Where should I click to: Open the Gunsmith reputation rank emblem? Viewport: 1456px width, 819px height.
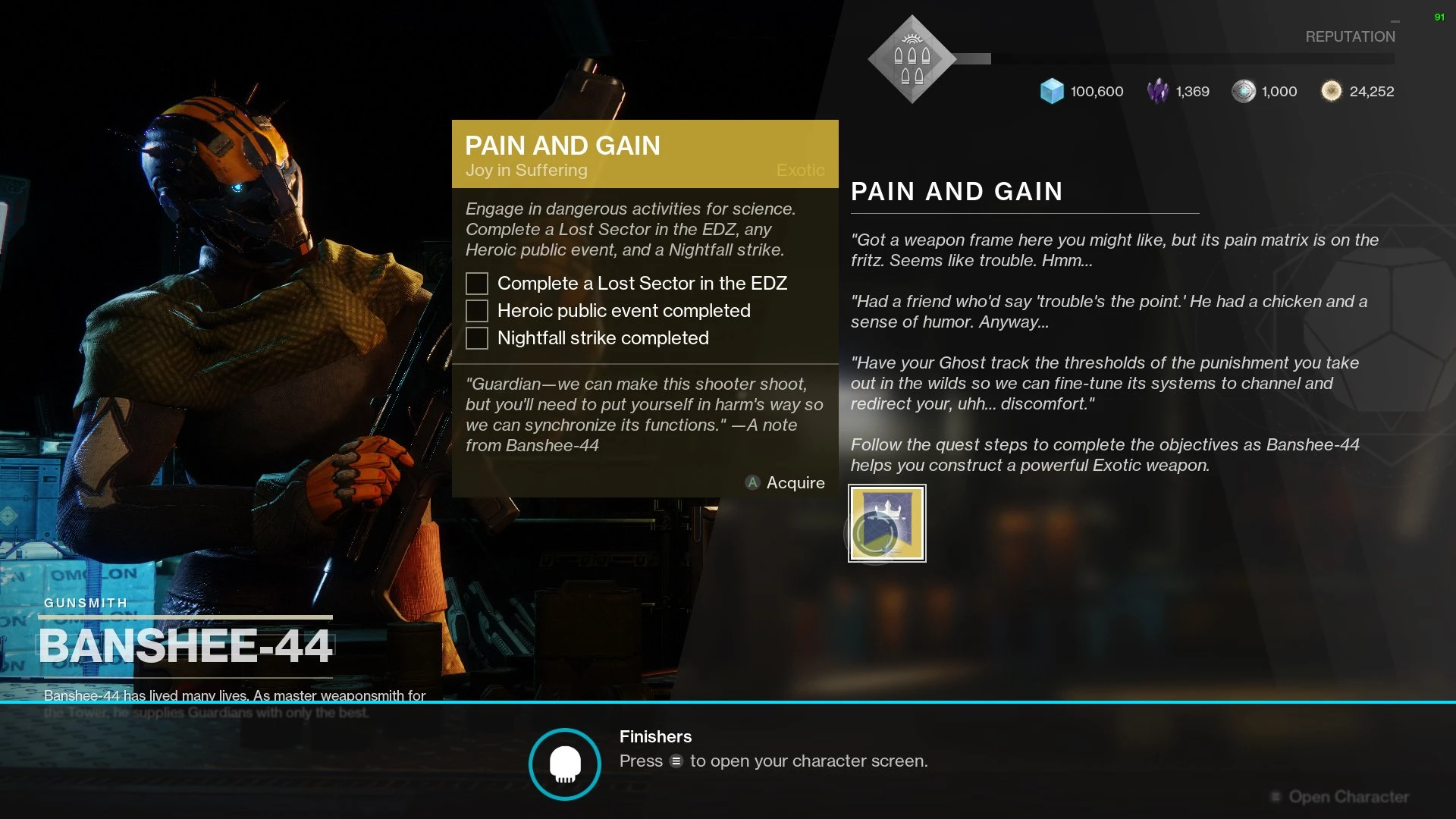tap(912, 59)
